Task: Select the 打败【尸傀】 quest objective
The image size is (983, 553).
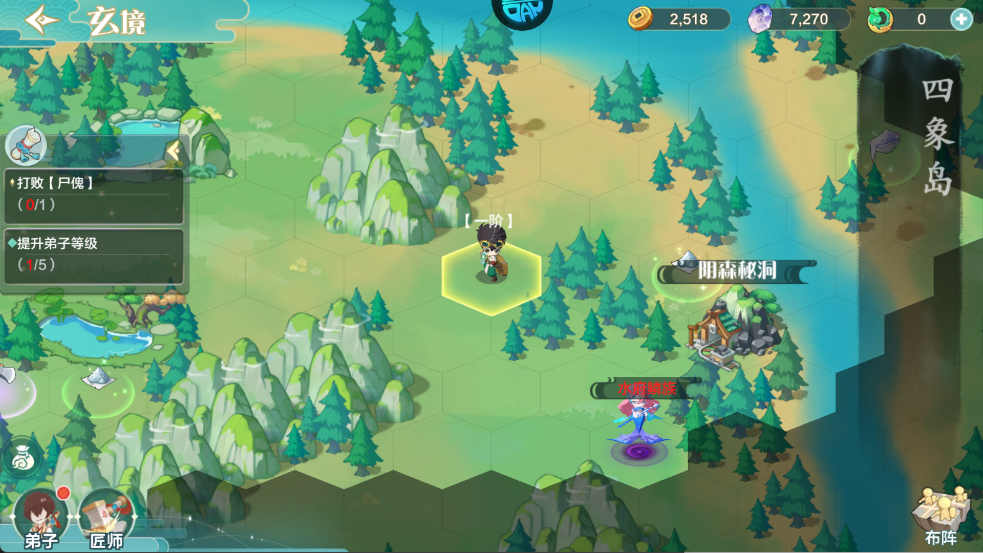Action: click(94, 195)
